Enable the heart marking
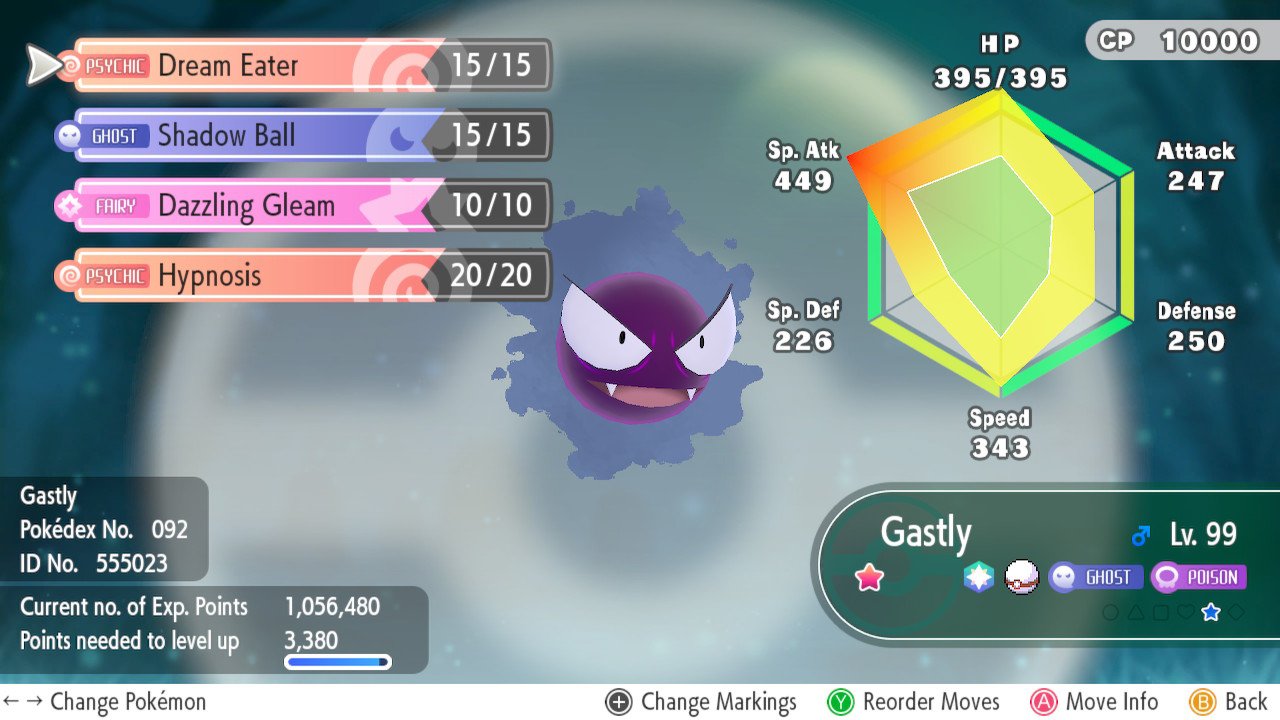This screenshot has width=1280, height=720. pos(1186,611)
